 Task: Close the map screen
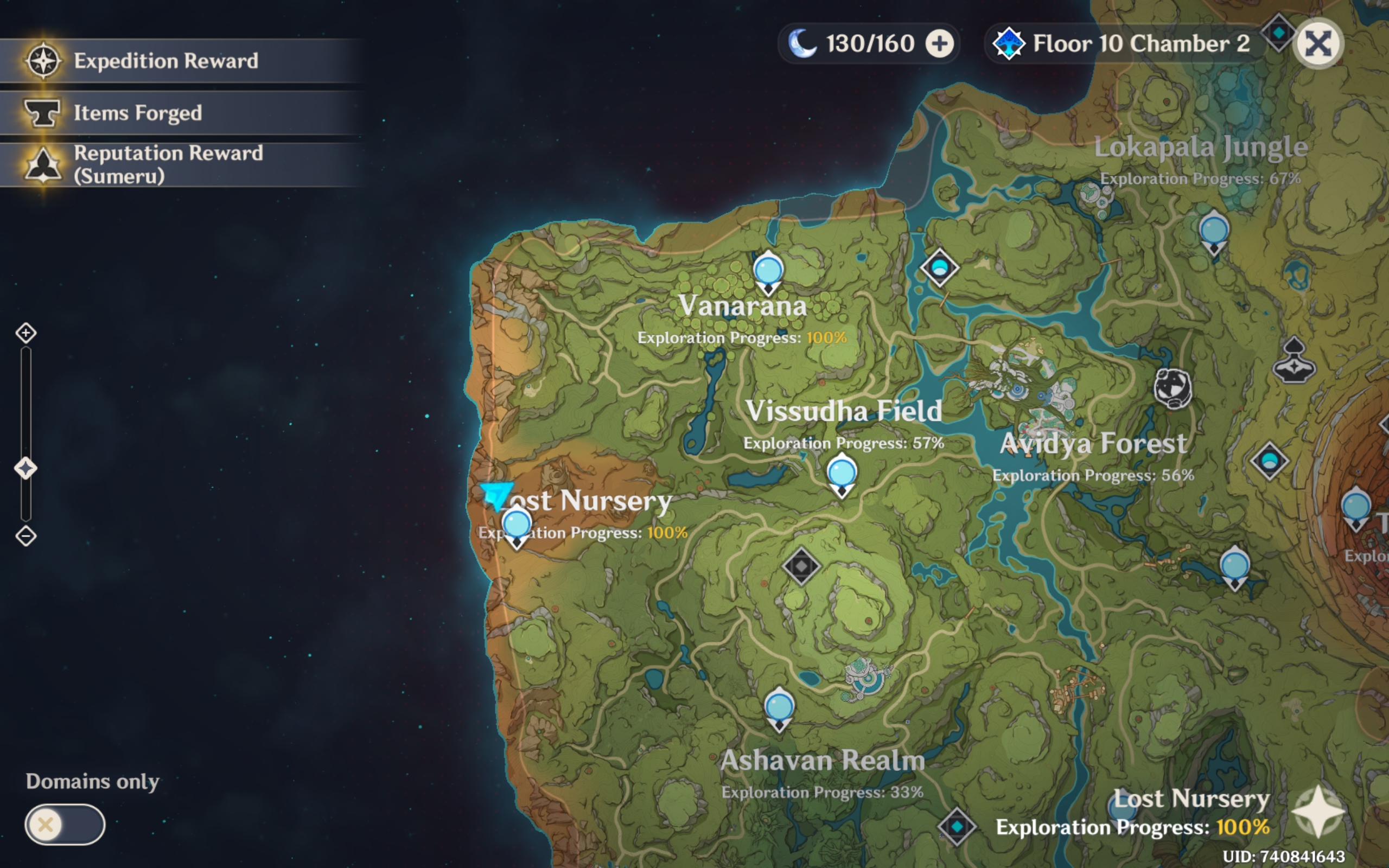coord(1318,44)
